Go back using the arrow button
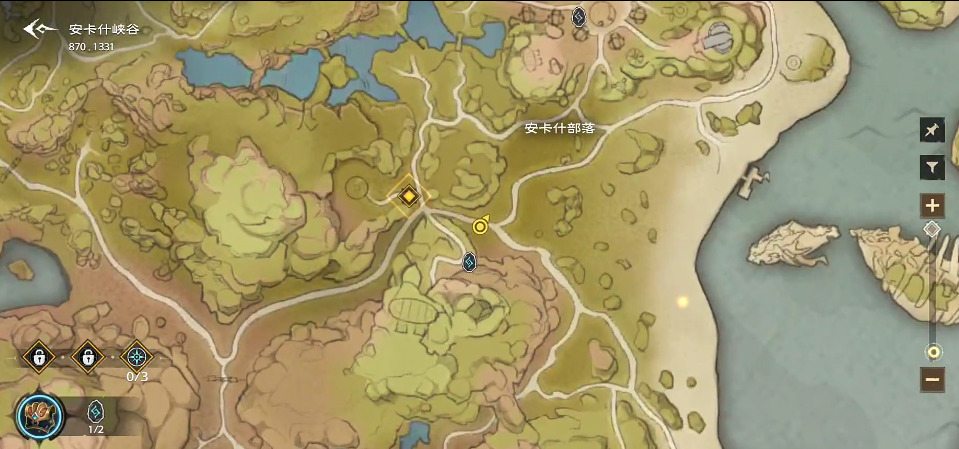The image size is (959, 449). pyautogui.click(x=40, y=29)
